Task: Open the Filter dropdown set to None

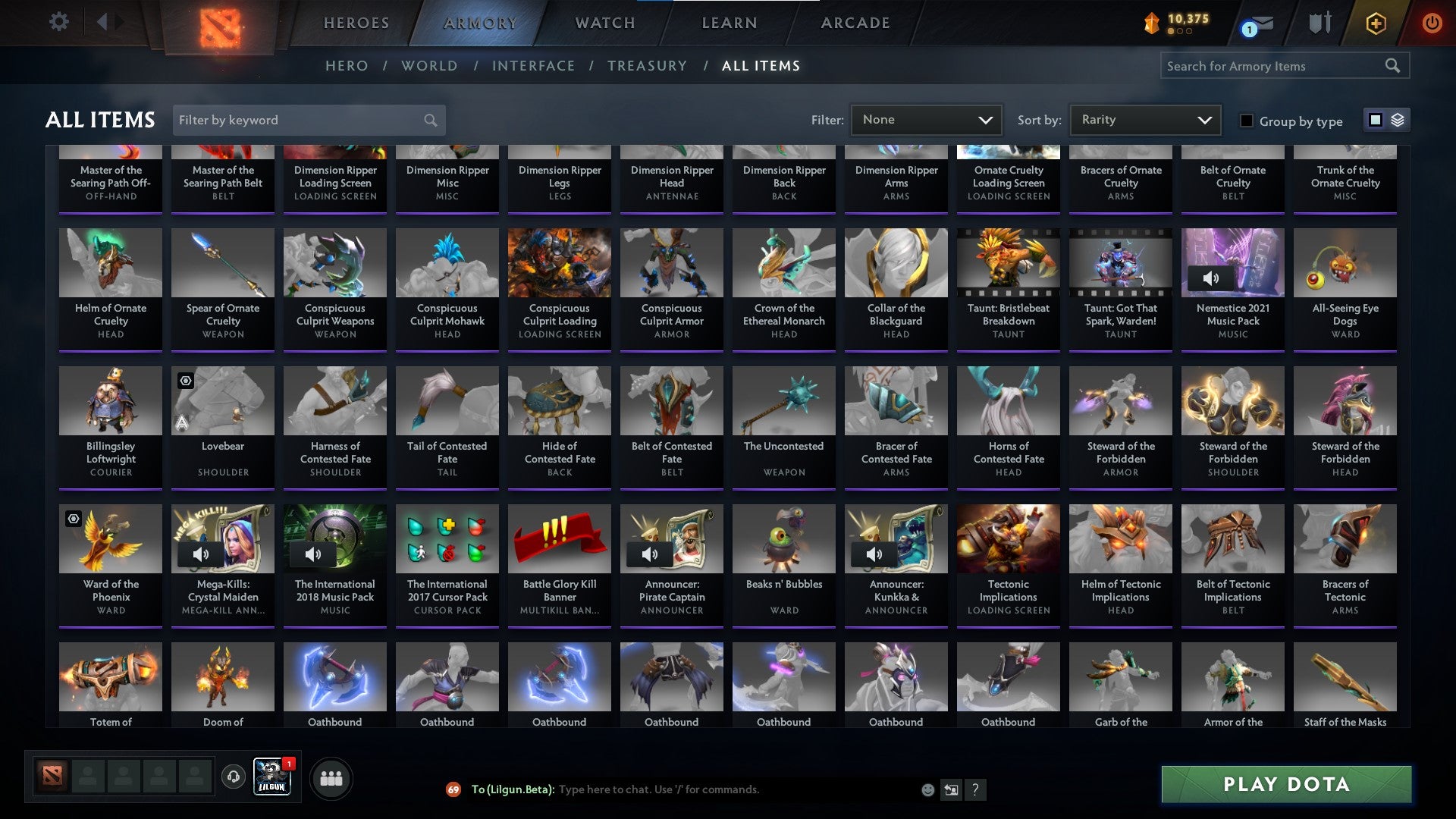Action: [x=926, y=120]
